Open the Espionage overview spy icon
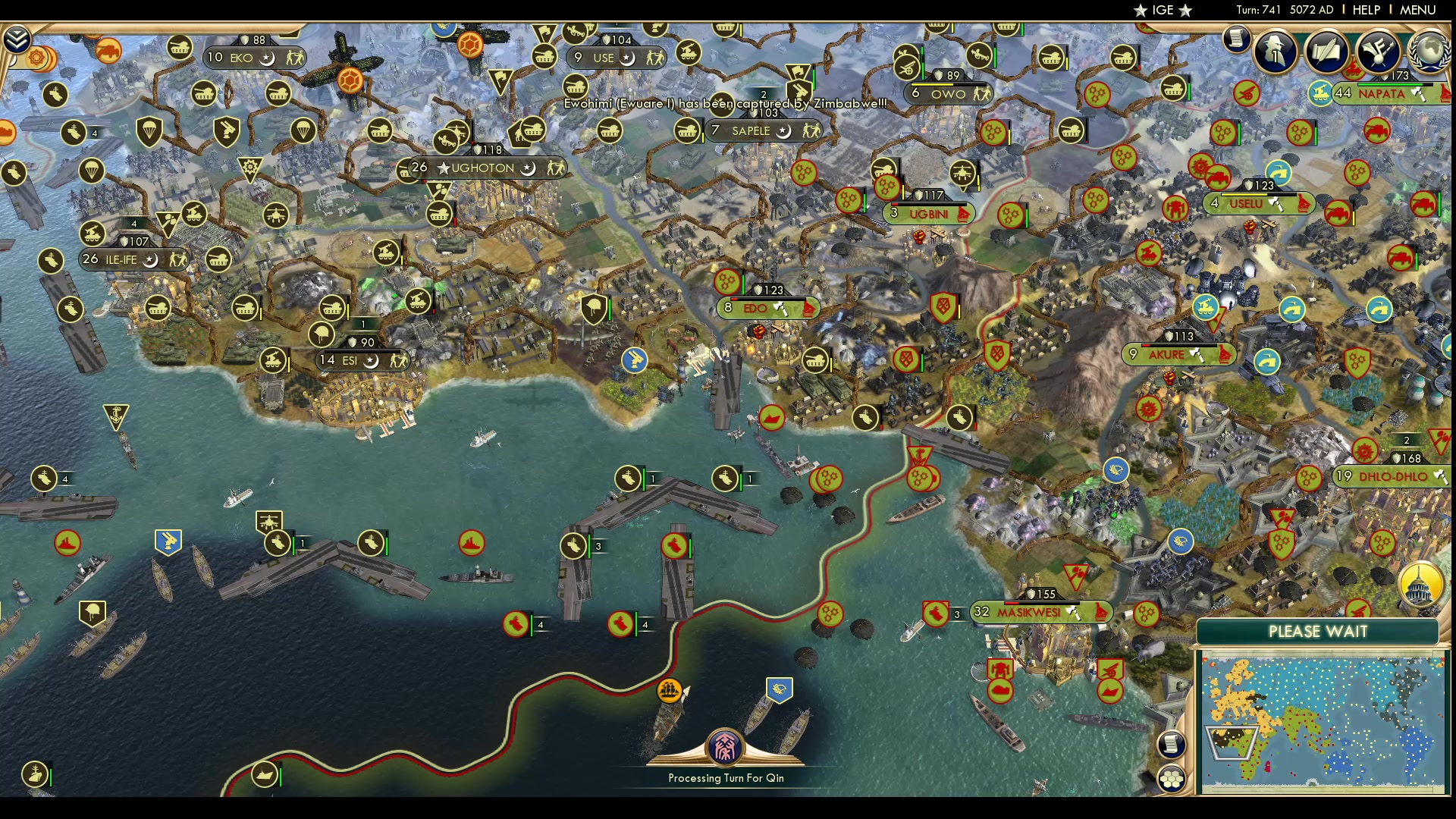This screenshot has width=1456, height=819. 1275,52
